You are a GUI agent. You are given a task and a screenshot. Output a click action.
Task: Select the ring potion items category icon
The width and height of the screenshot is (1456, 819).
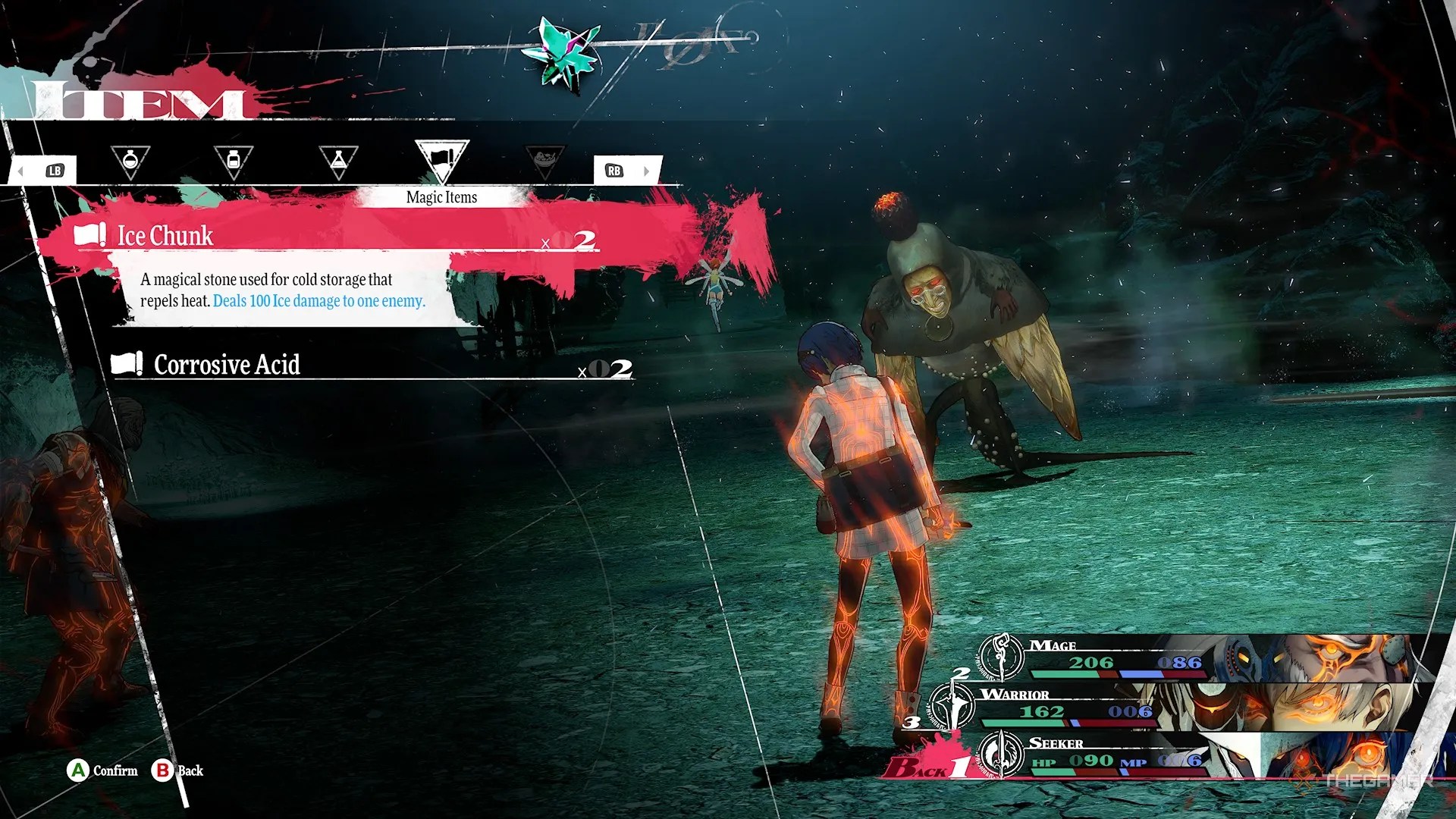pyautogui.click(x=130, y=161)
